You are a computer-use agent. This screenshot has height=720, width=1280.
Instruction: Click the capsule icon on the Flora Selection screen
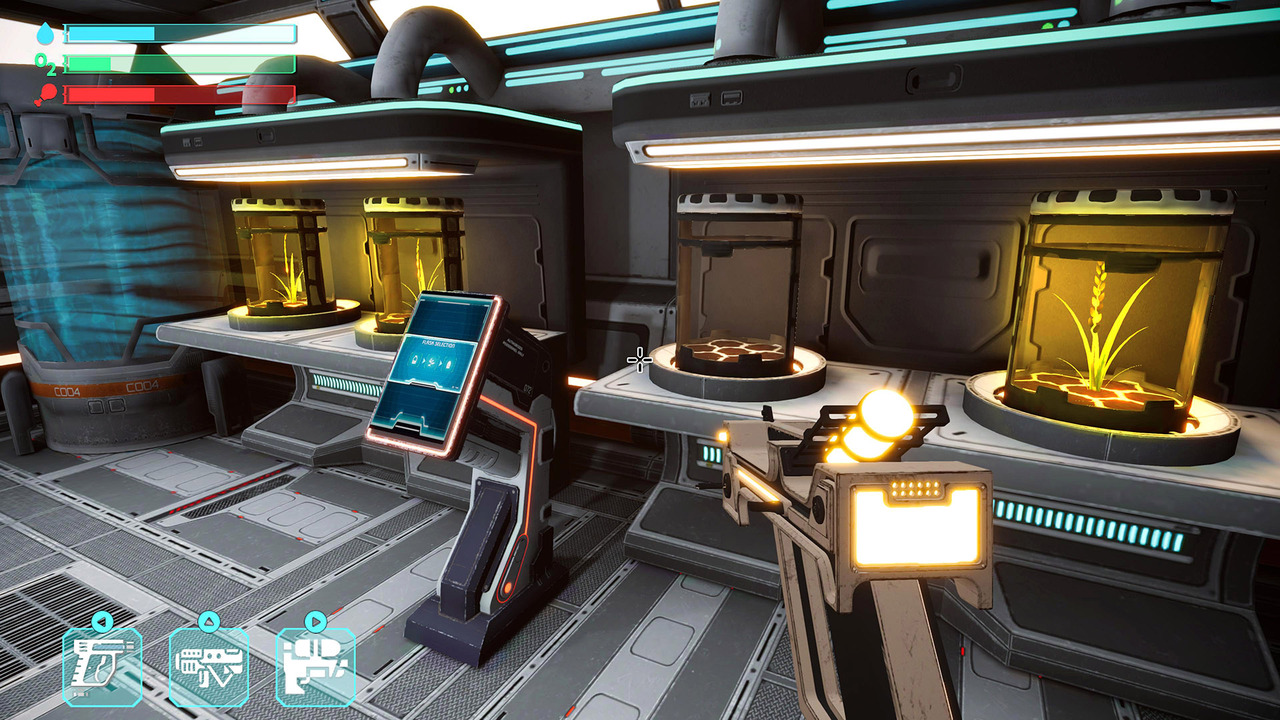pos(449,363)
